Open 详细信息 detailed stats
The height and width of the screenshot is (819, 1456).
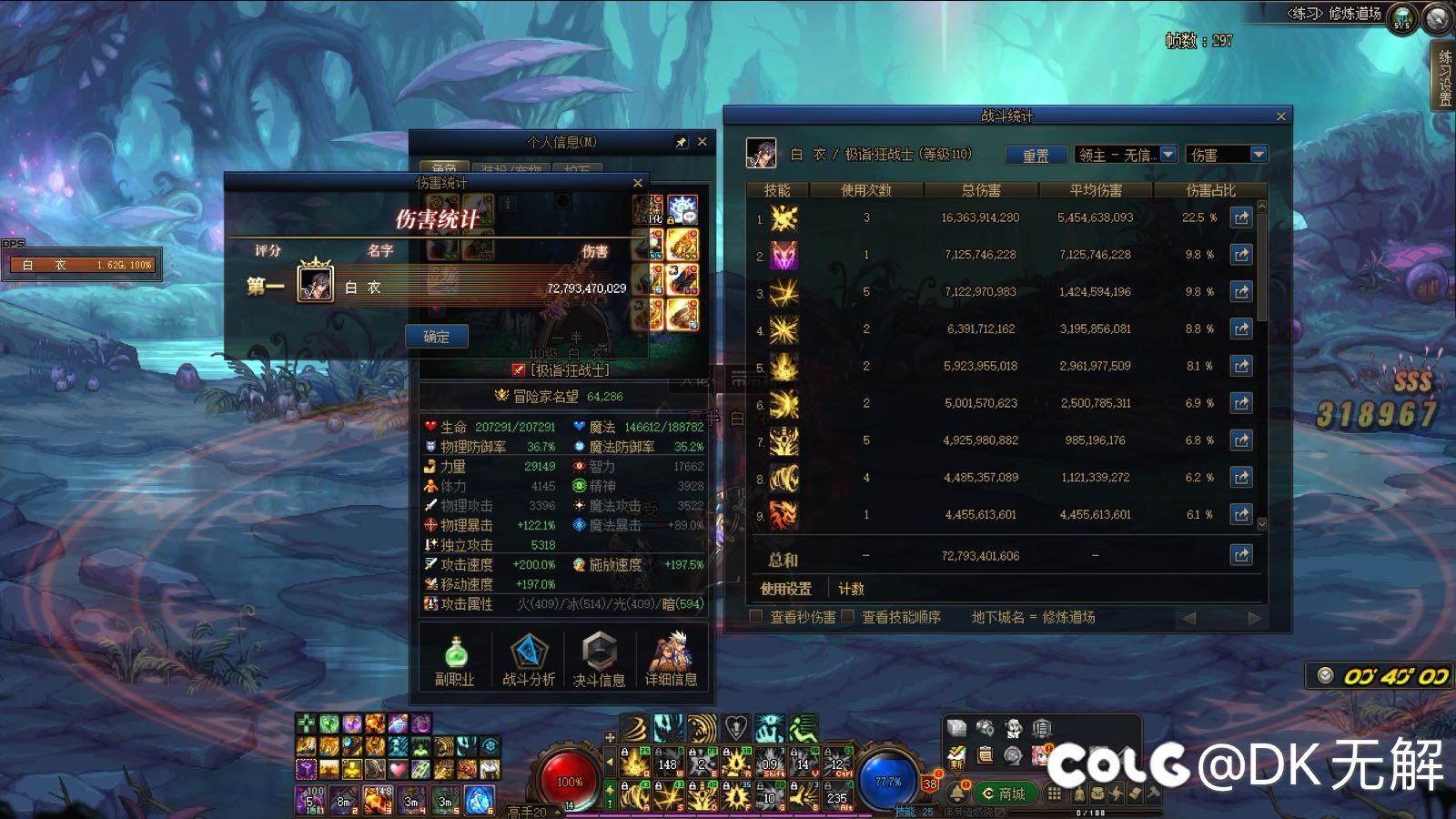(x=671, y=660)
